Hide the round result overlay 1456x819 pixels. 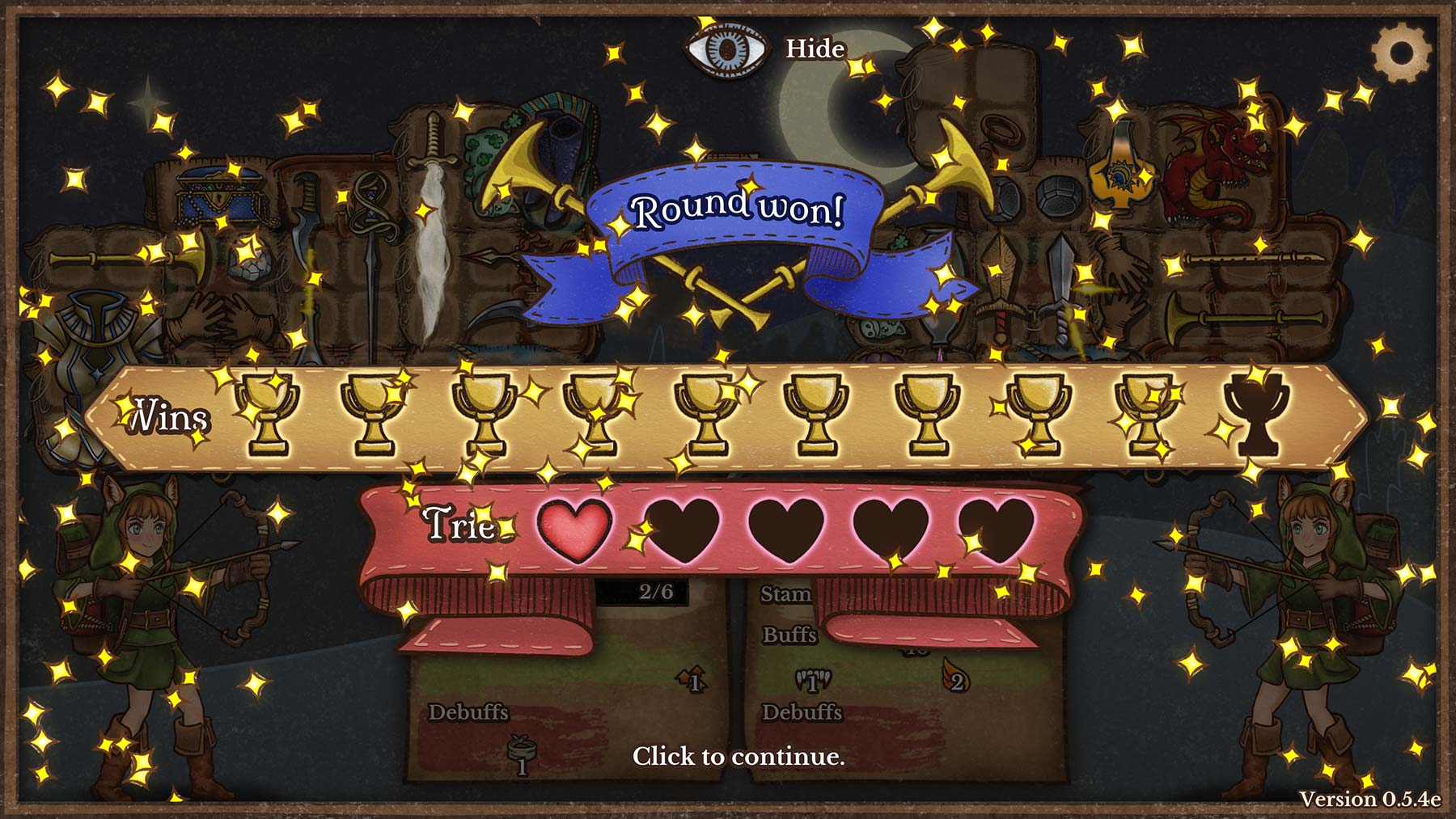coord(764,49)
